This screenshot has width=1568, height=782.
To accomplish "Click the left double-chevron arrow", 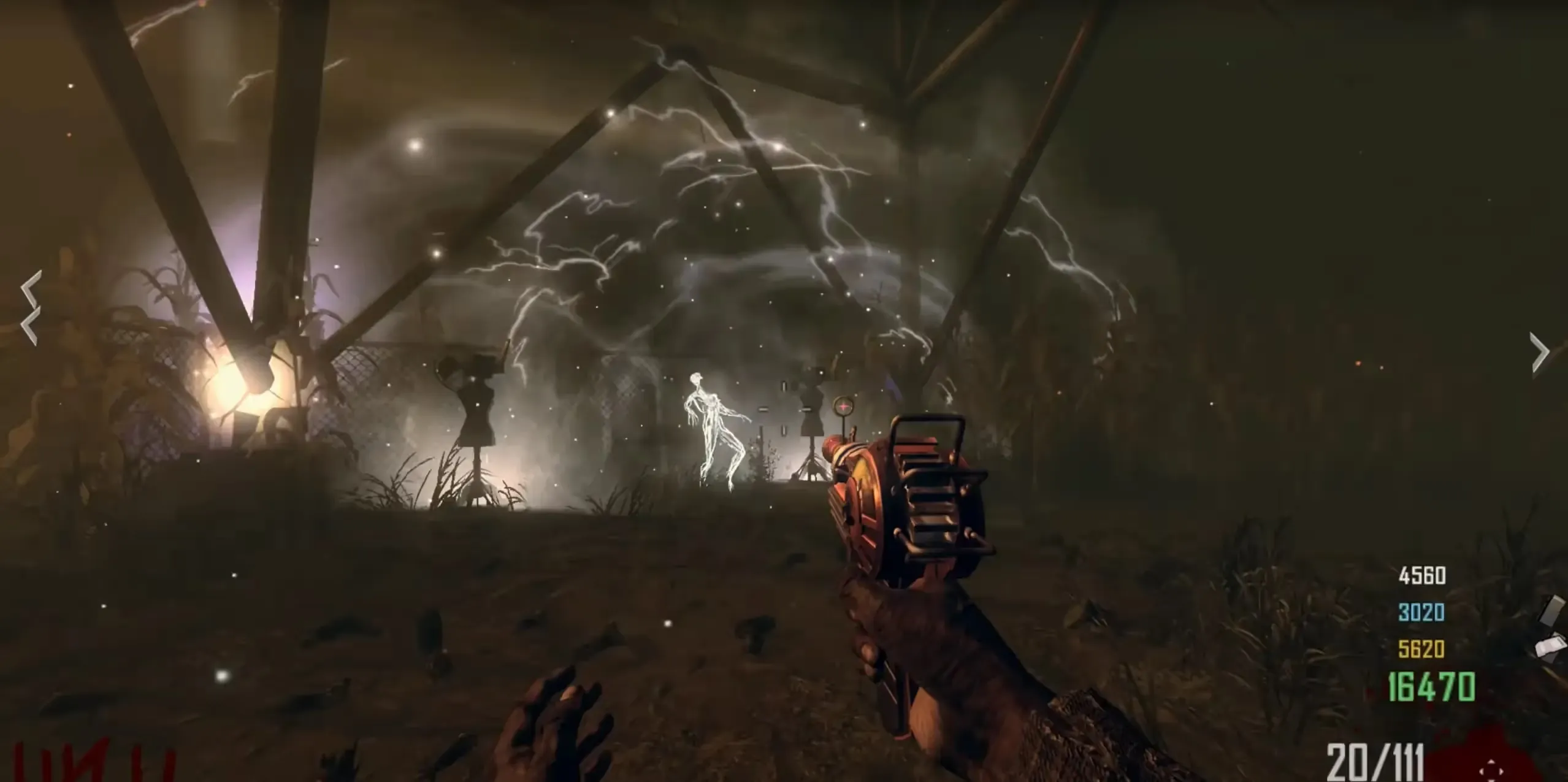I will (x=31, y=307).
